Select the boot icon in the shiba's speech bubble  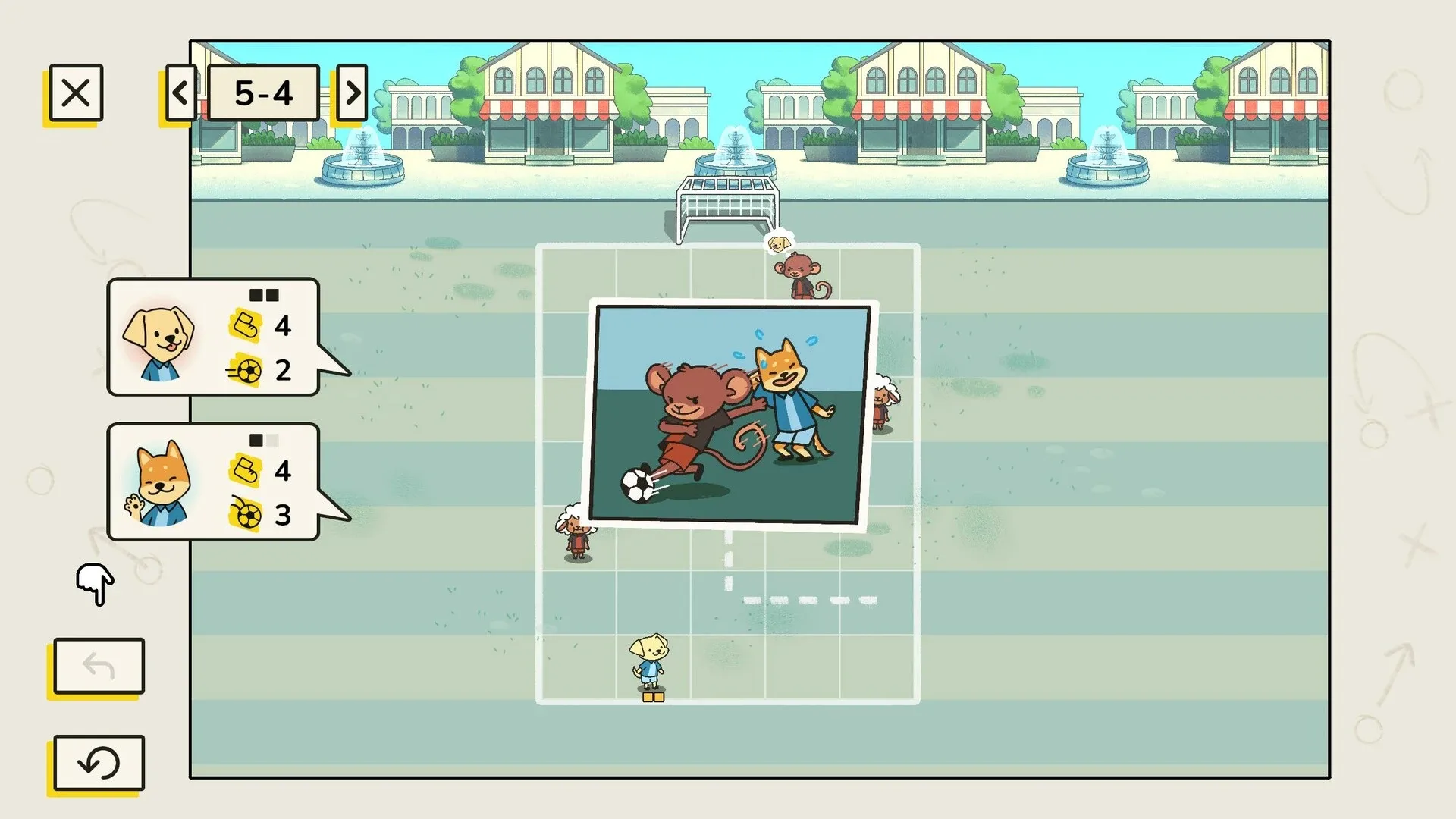[x=246, y=472]
